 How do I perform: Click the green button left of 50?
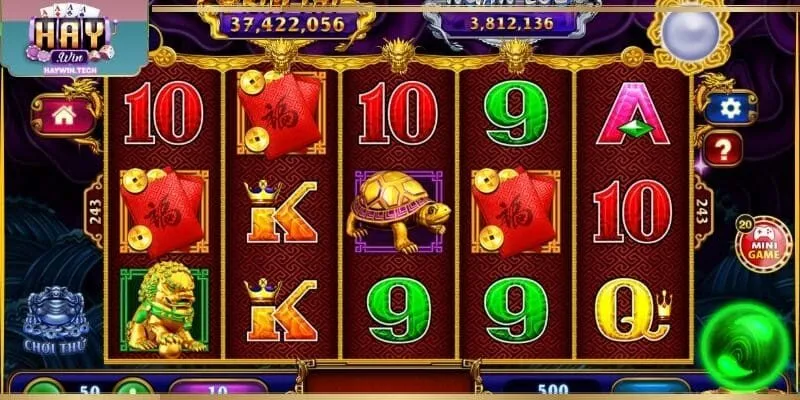coord(43,390)
